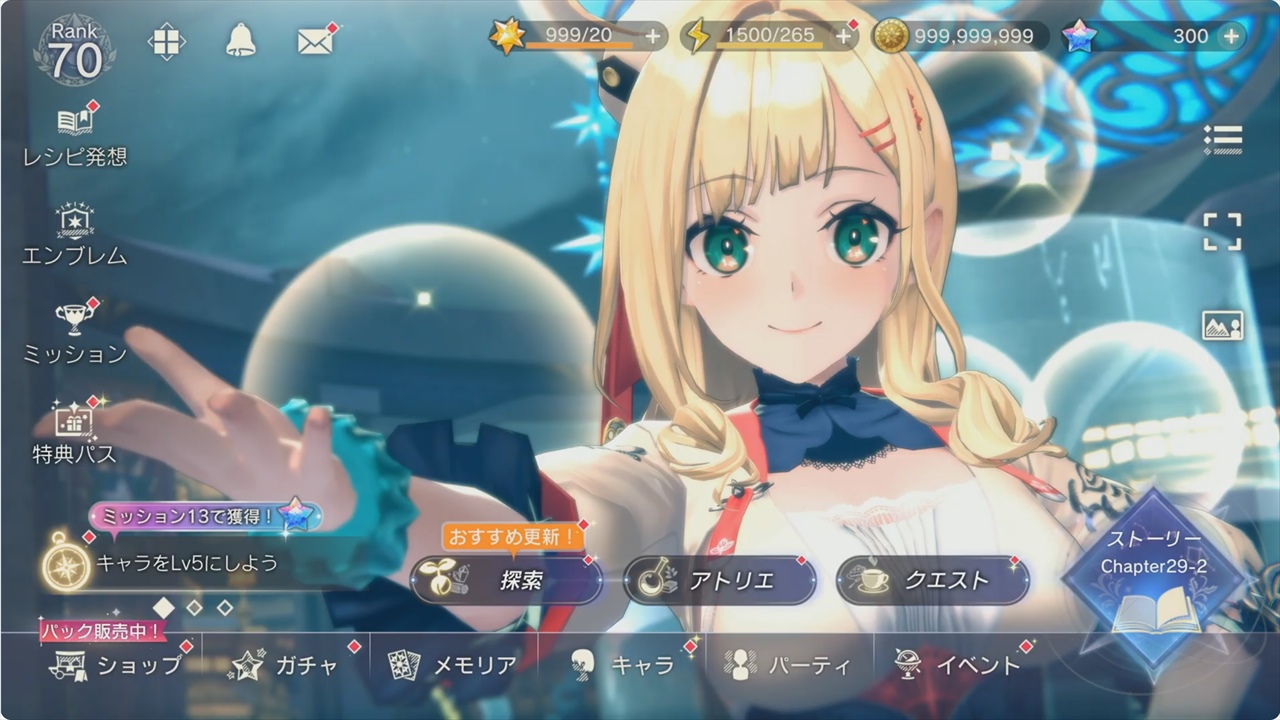Hide the UI with fullscreen frame icon
The width and height of the screenshot is (1280, 720).
(1222, 232)
